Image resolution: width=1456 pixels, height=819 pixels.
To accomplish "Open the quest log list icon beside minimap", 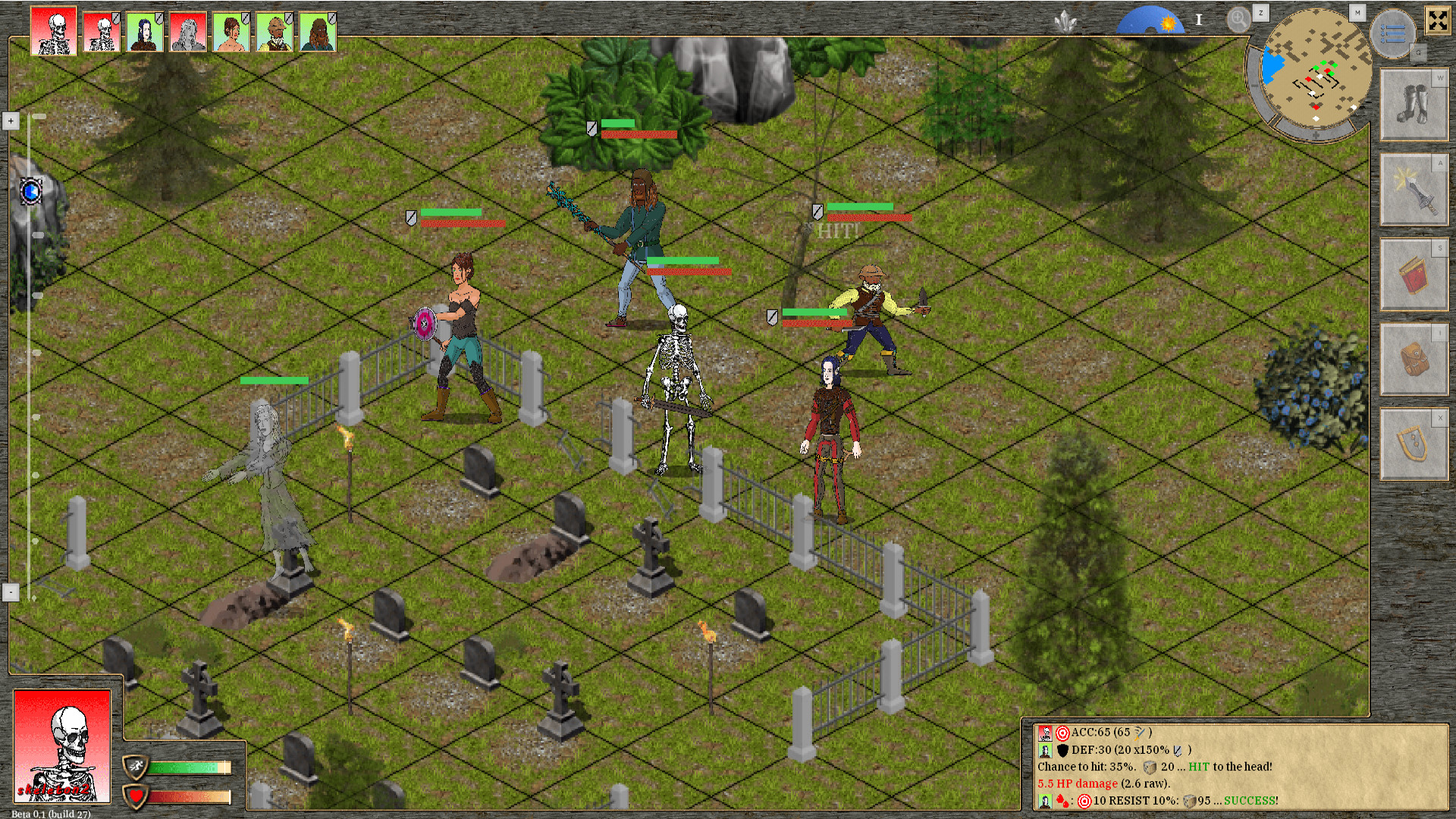I will pyautogui.click(x=1392, y=33).
